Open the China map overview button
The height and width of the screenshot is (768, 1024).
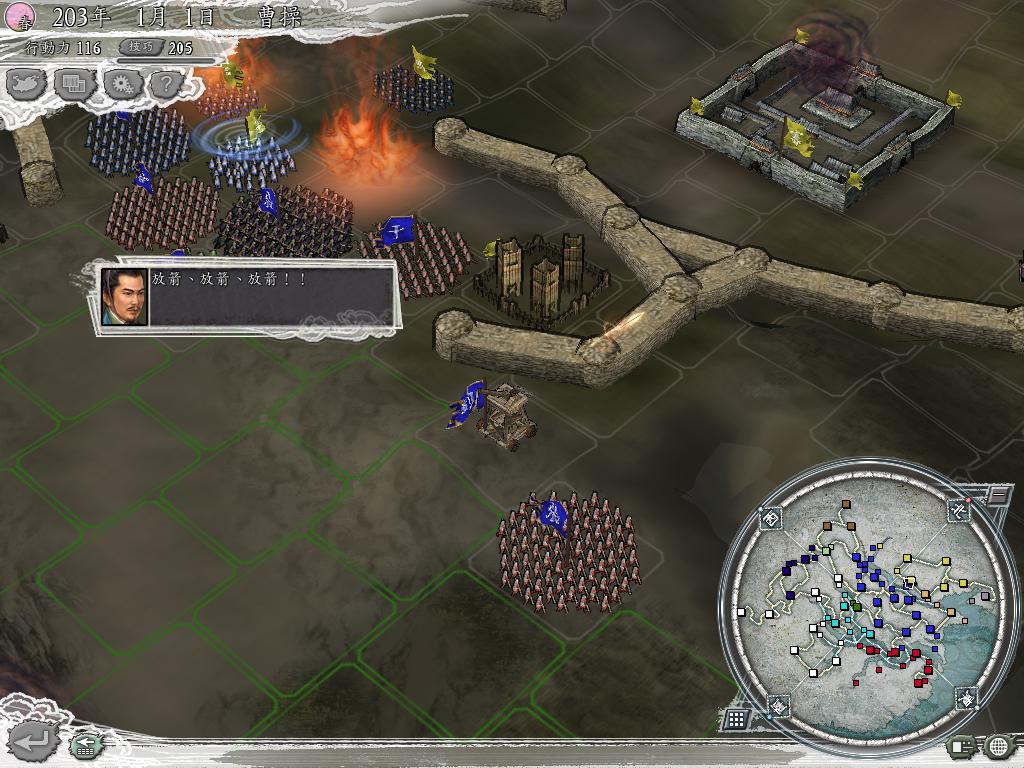26,84
